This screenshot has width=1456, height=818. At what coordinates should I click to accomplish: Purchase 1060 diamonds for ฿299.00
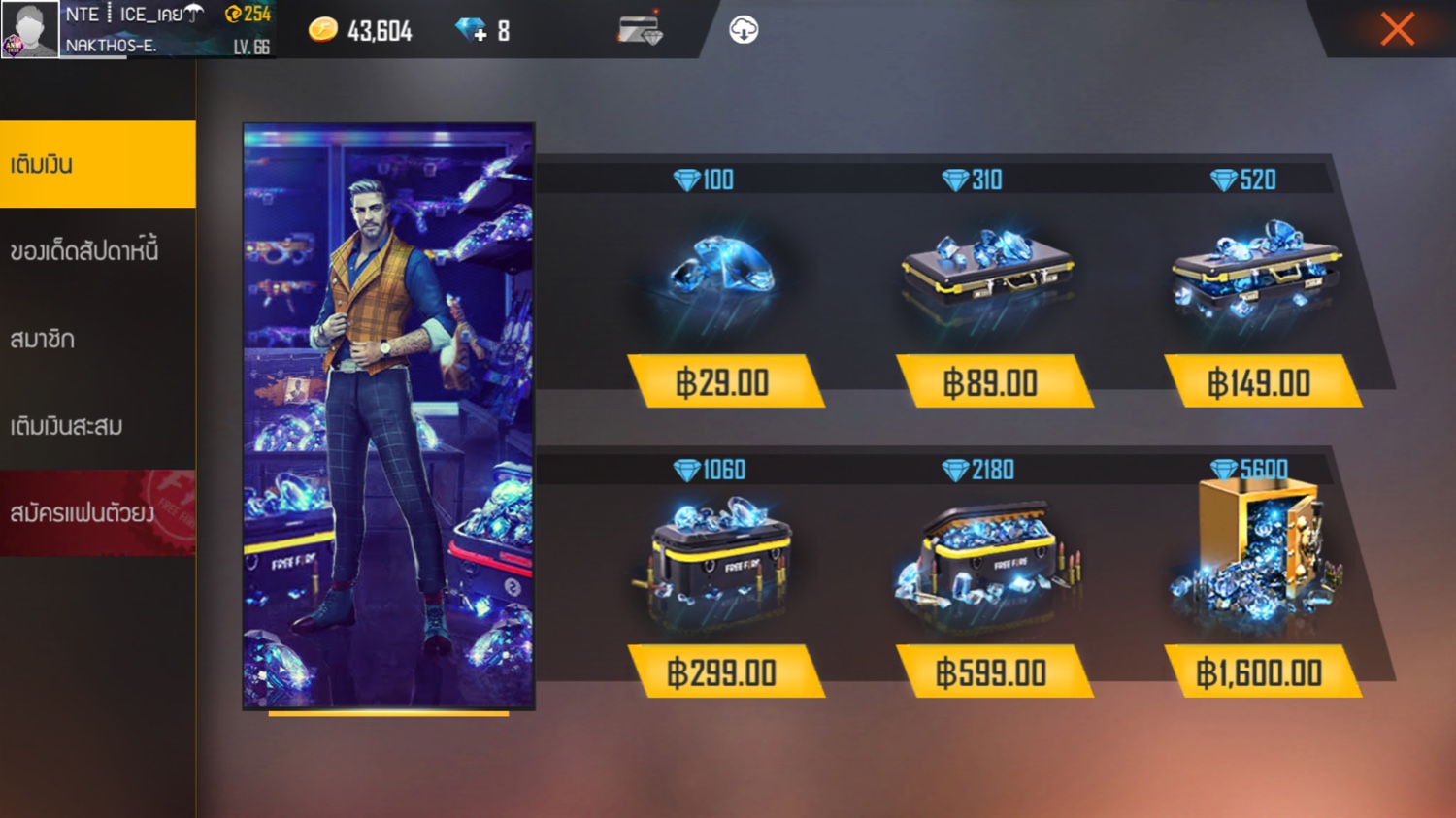723,672
